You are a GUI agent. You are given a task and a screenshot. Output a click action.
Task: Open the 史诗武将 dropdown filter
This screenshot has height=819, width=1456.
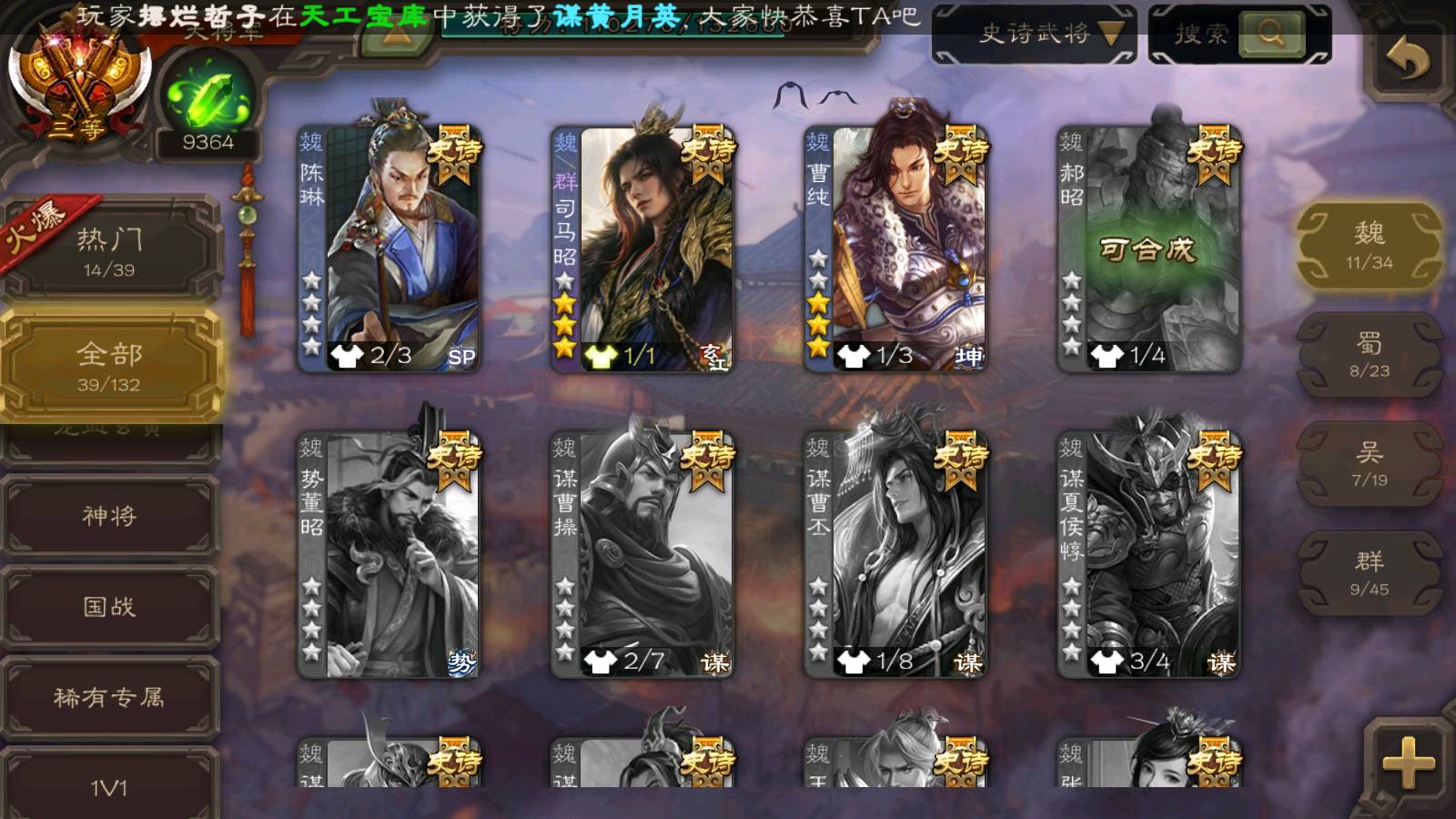coord(1035,35)
